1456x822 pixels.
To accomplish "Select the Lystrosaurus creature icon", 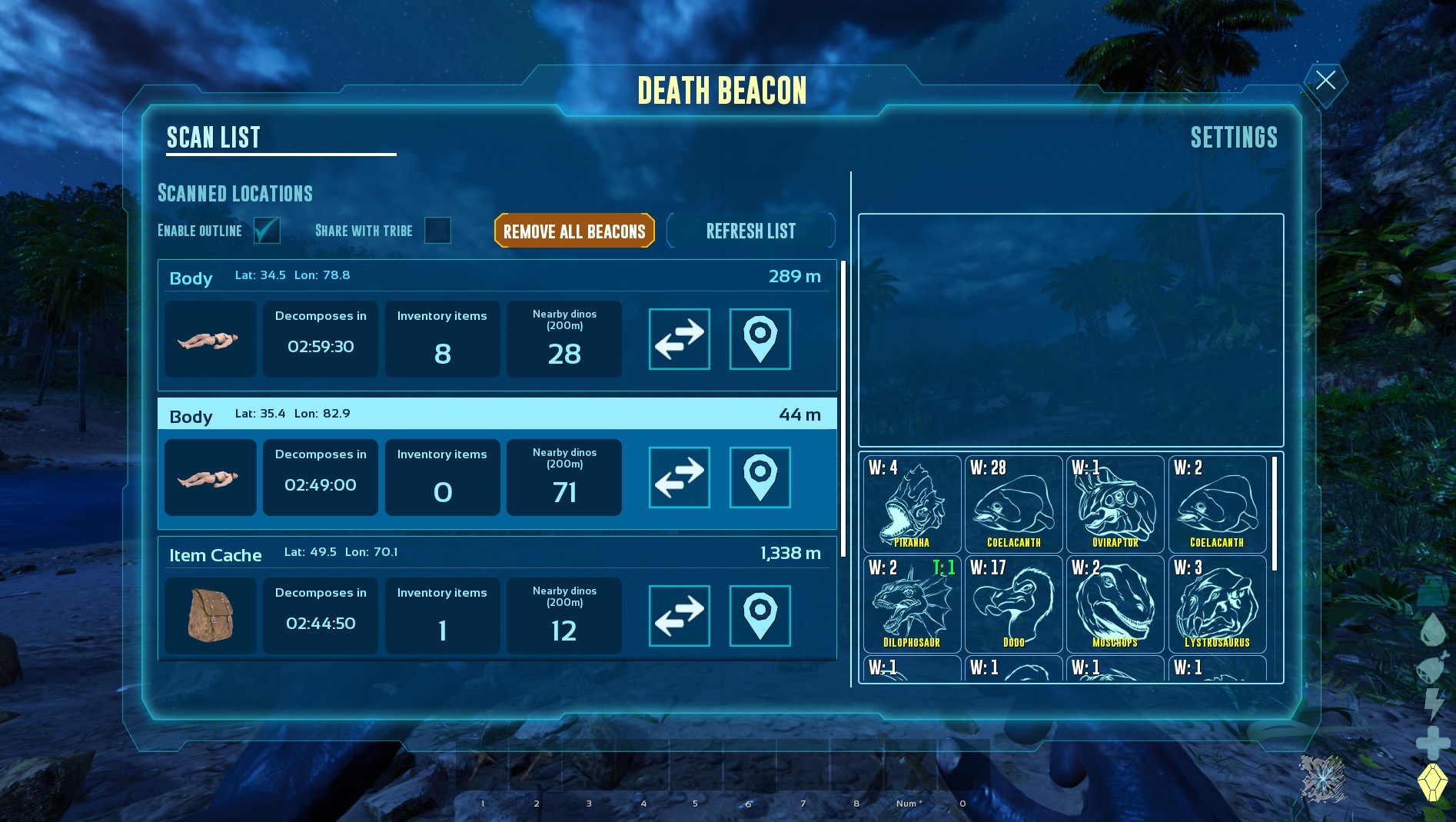I will point(1217,605).
